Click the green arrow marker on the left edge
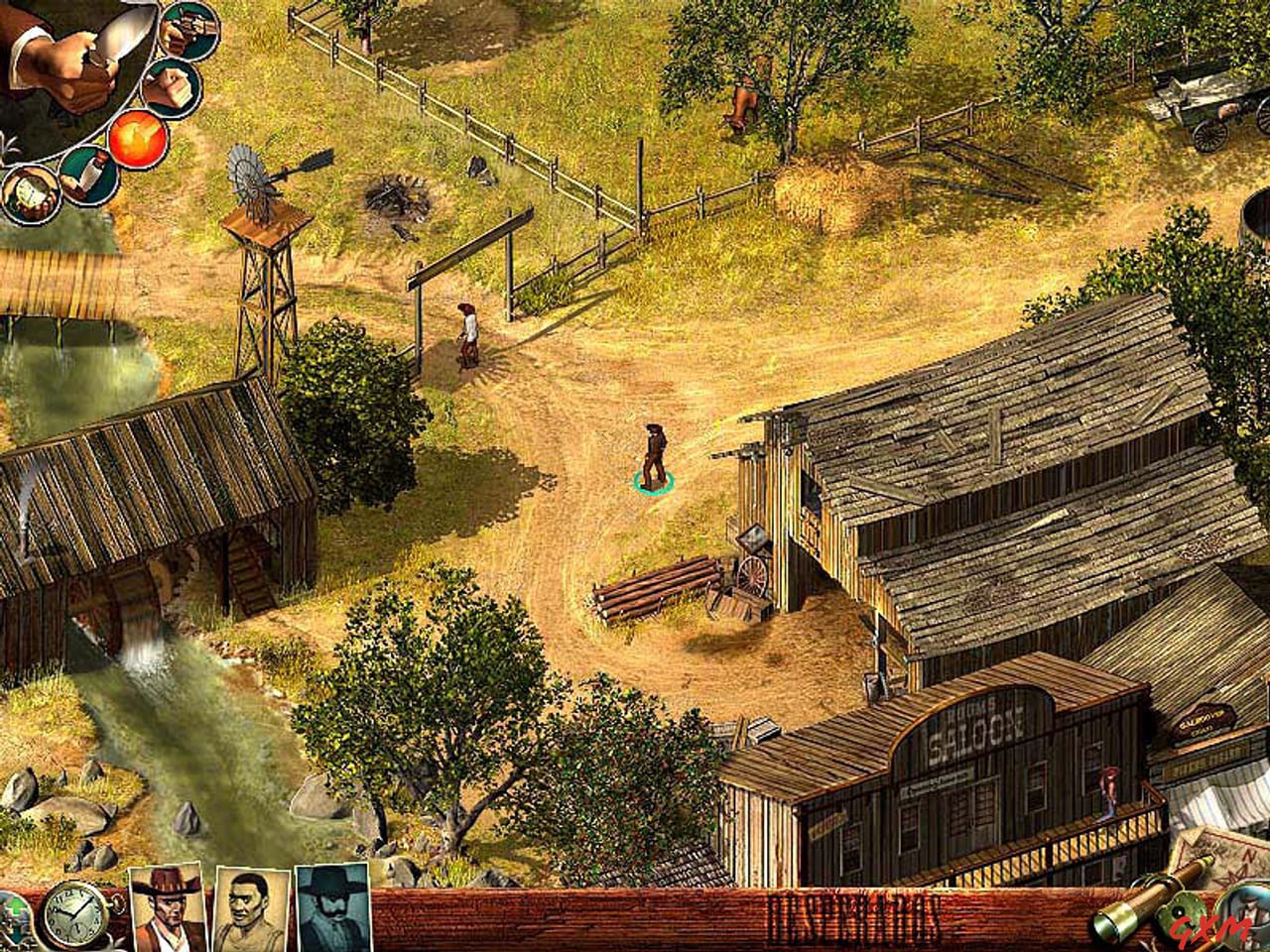This screenshot has height=952, width=1270. (x=15, y=907)
